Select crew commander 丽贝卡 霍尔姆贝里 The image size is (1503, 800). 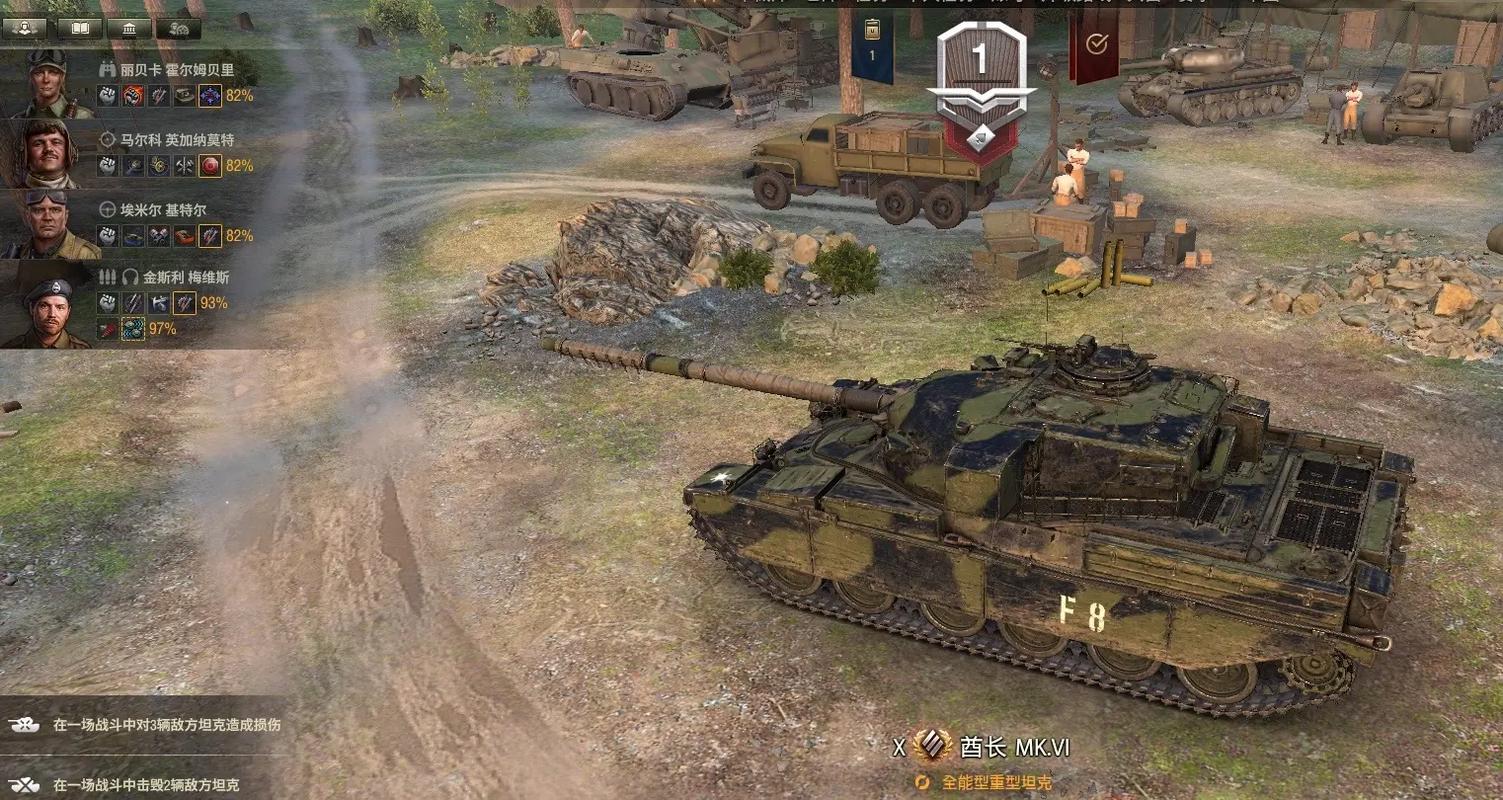pos(165,70)
